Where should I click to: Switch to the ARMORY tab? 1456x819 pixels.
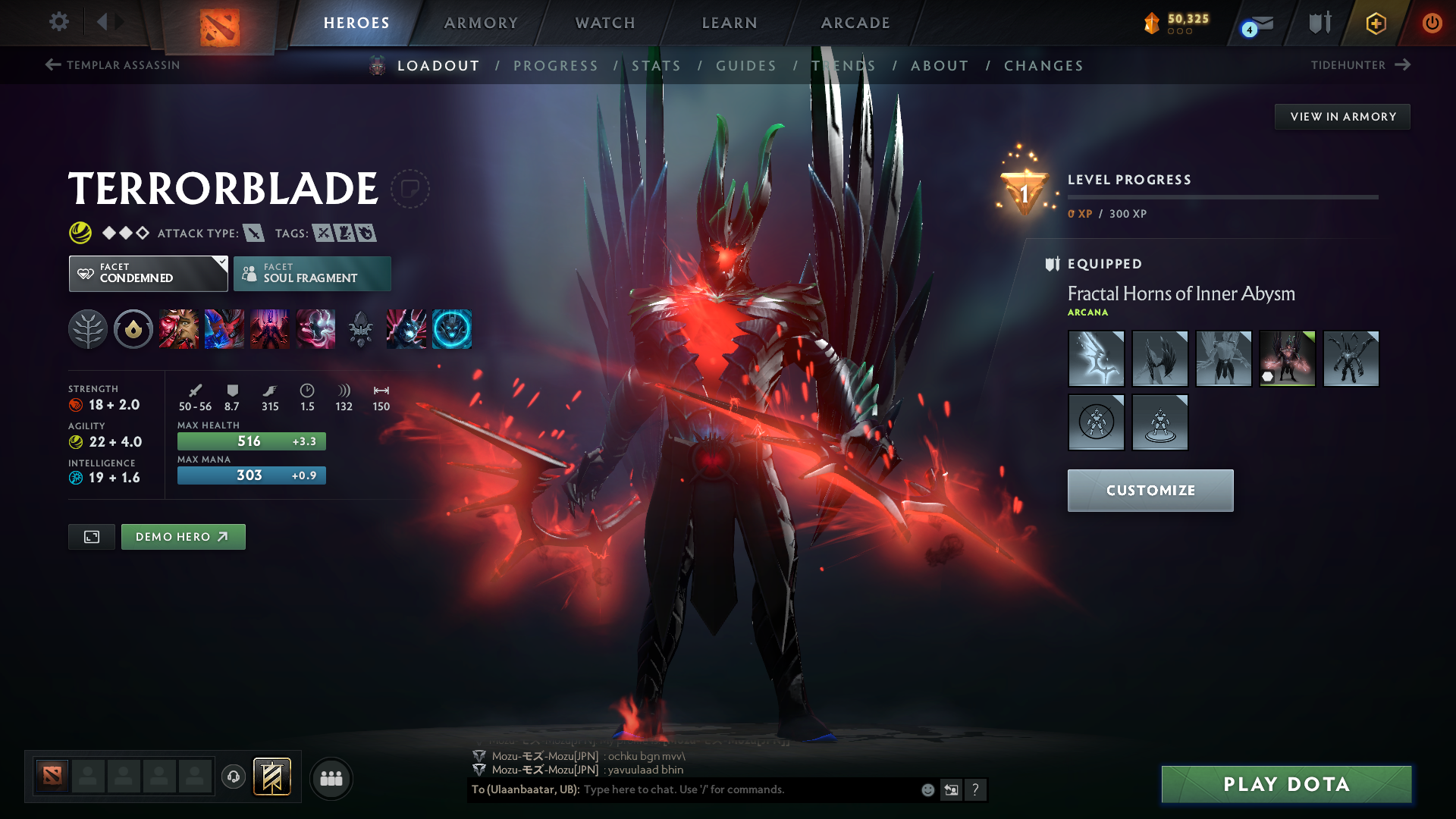[481, 23]
